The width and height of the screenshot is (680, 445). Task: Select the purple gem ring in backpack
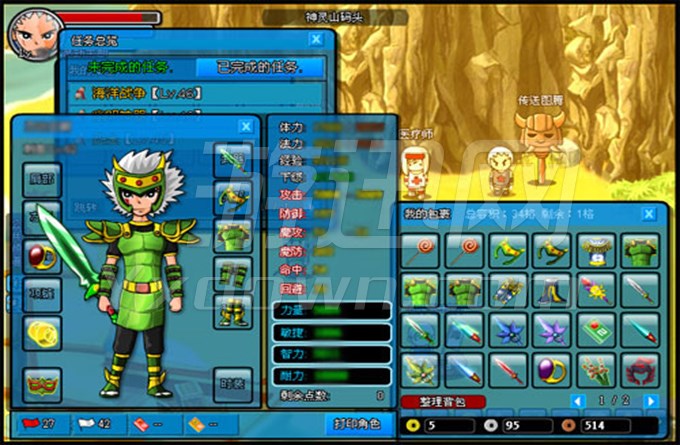click(x=552, y=369)
